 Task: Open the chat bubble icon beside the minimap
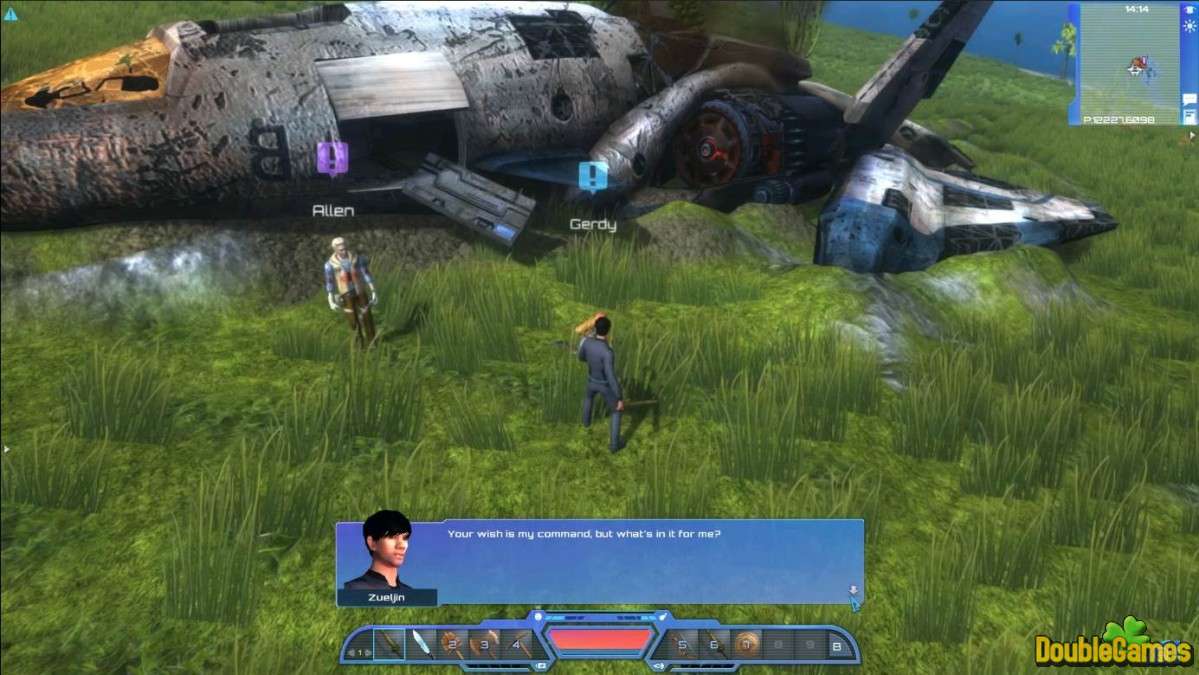coord(1189,99)
